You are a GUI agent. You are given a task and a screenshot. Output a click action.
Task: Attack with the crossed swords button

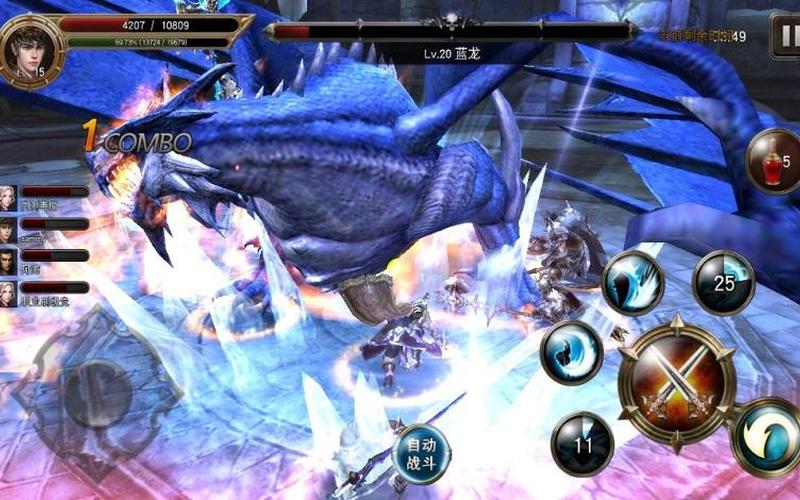point(676,381)
